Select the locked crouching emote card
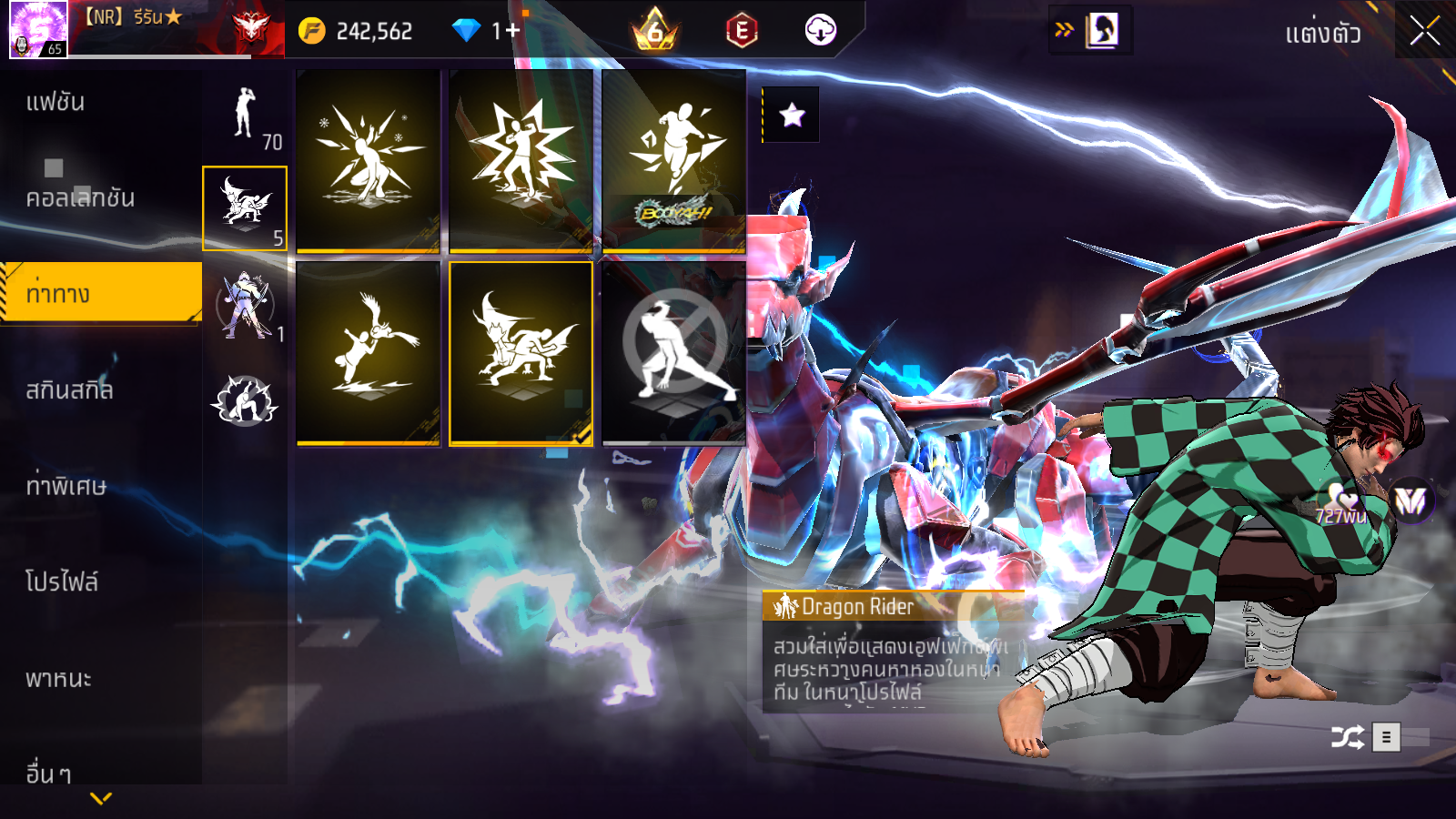The height and width of the screenshot is (819, 1456). pos(673,353)
